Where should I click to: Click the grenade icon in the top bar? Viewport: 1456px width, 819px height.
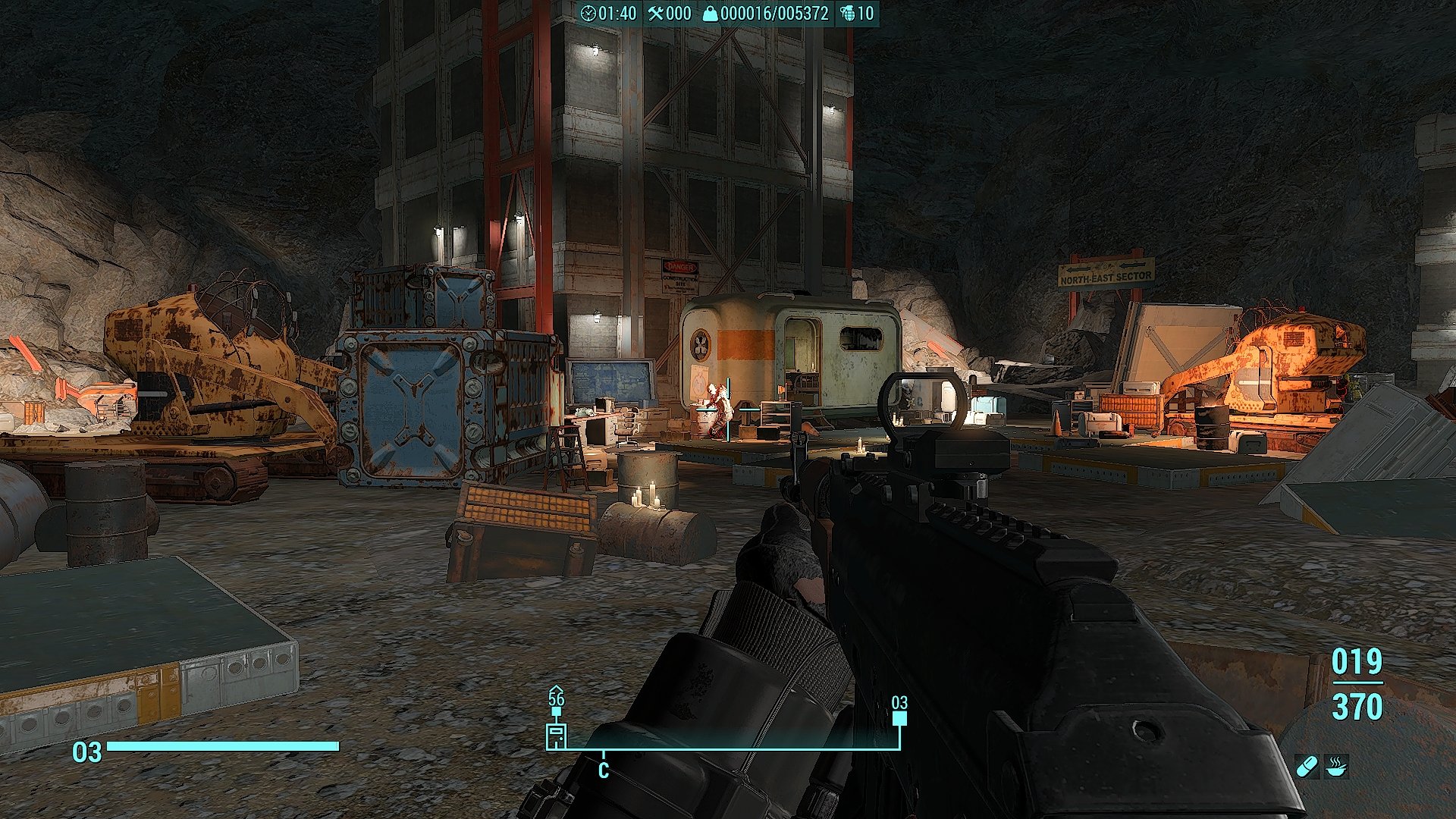pyautogui.click(x=847, y=14)
